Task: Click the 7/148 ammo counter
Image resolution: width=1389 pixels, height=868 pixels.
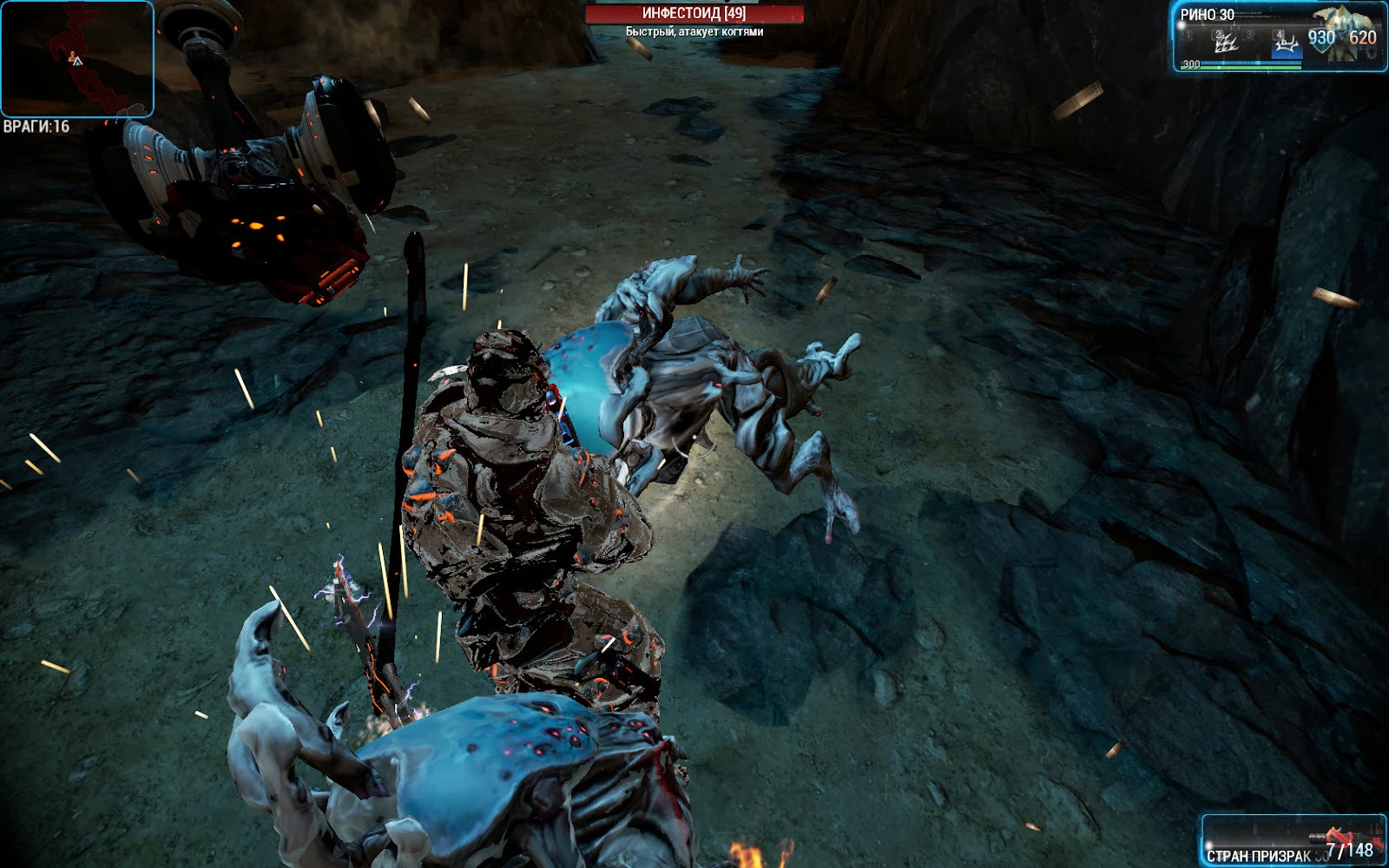Action: coord(1351,850)
